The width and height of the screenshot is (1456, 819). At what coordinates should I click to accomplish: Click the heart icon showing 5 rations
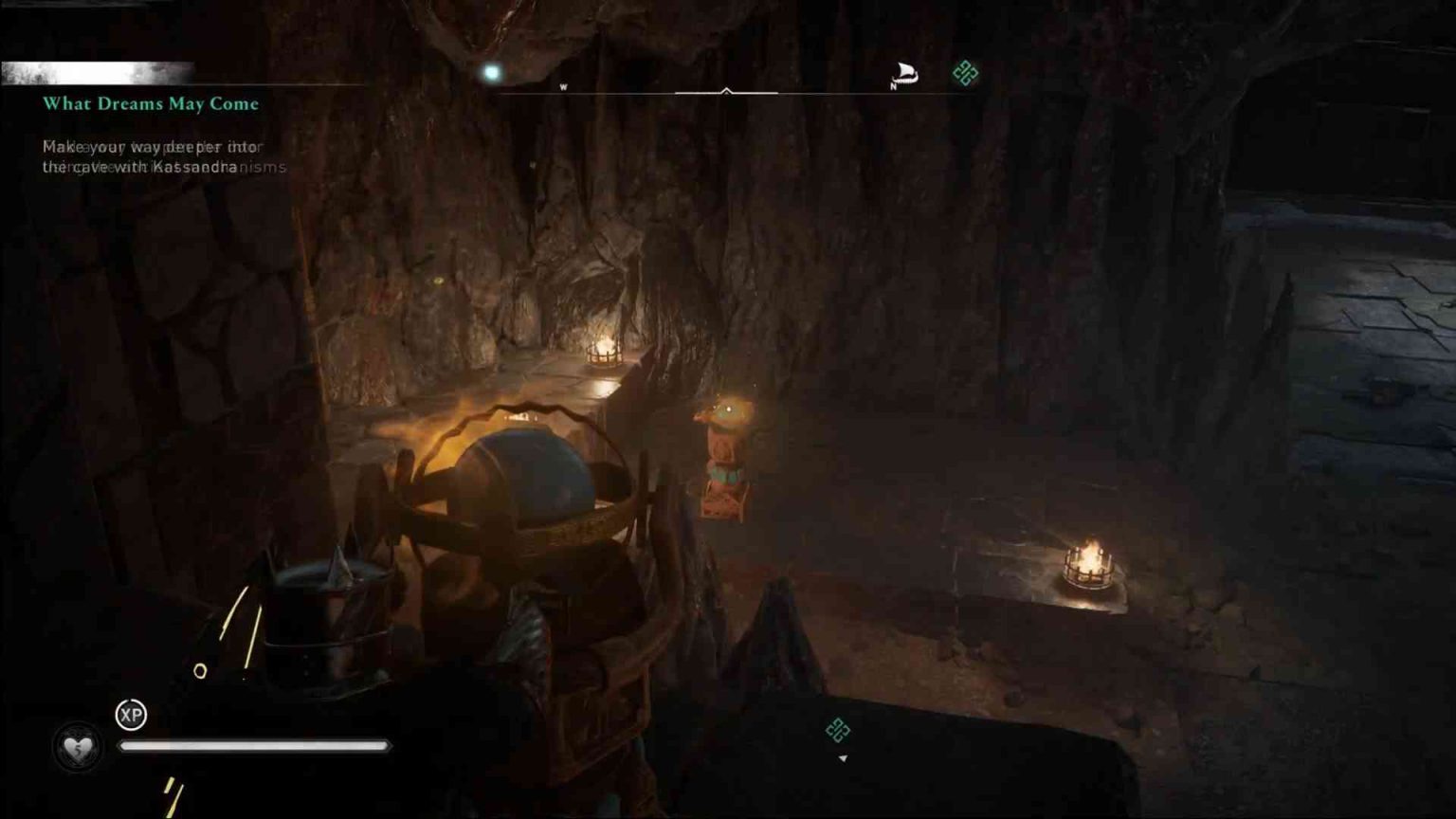tap(78, 746)
